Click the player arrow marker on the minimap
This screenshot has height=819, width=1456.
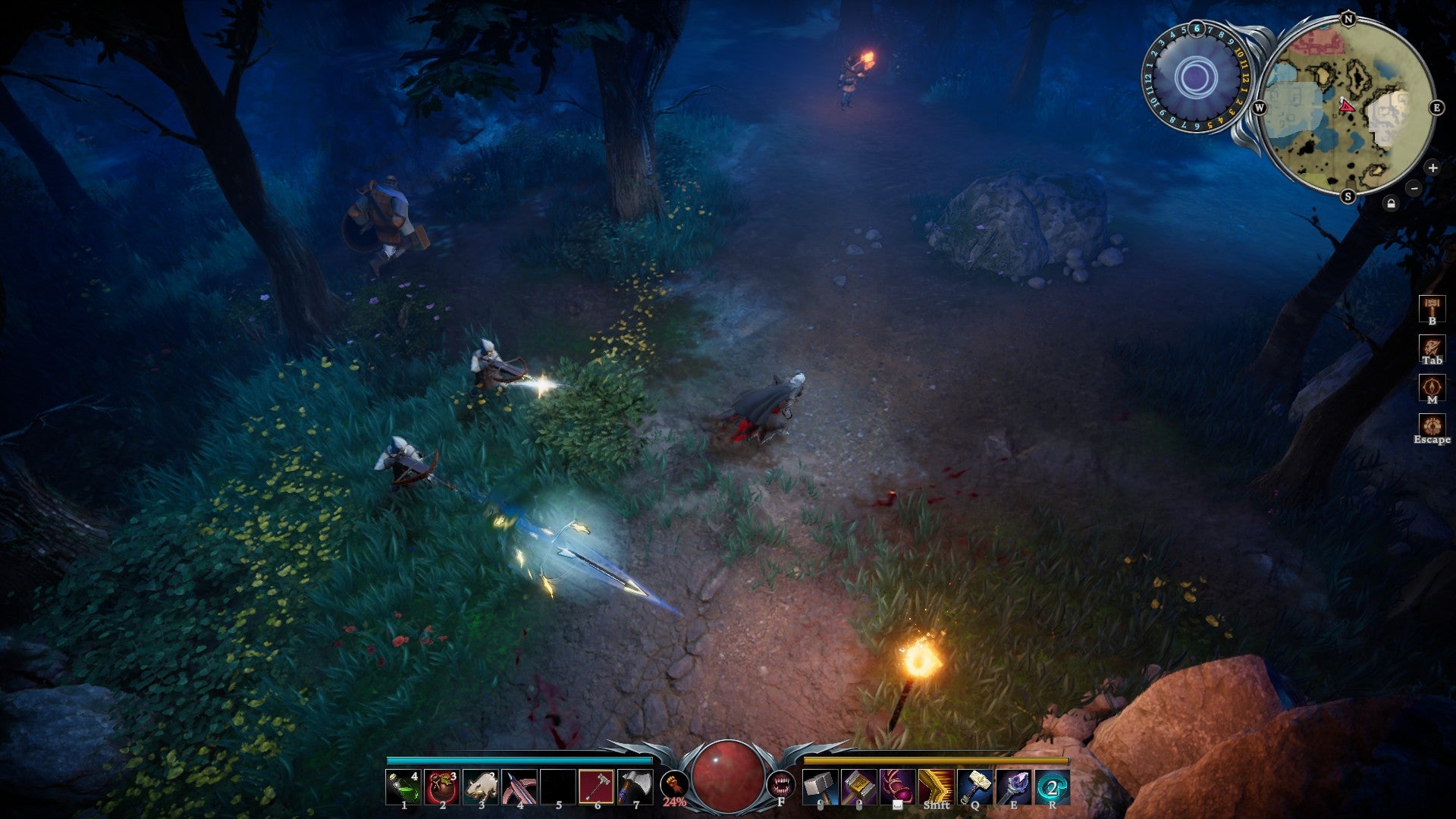pos(1349,107)
